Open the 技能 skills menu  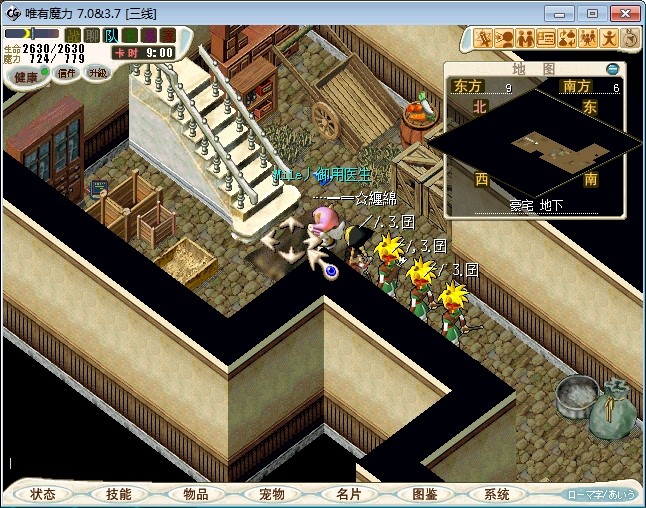pyautogui.click(x=119, y=494)
